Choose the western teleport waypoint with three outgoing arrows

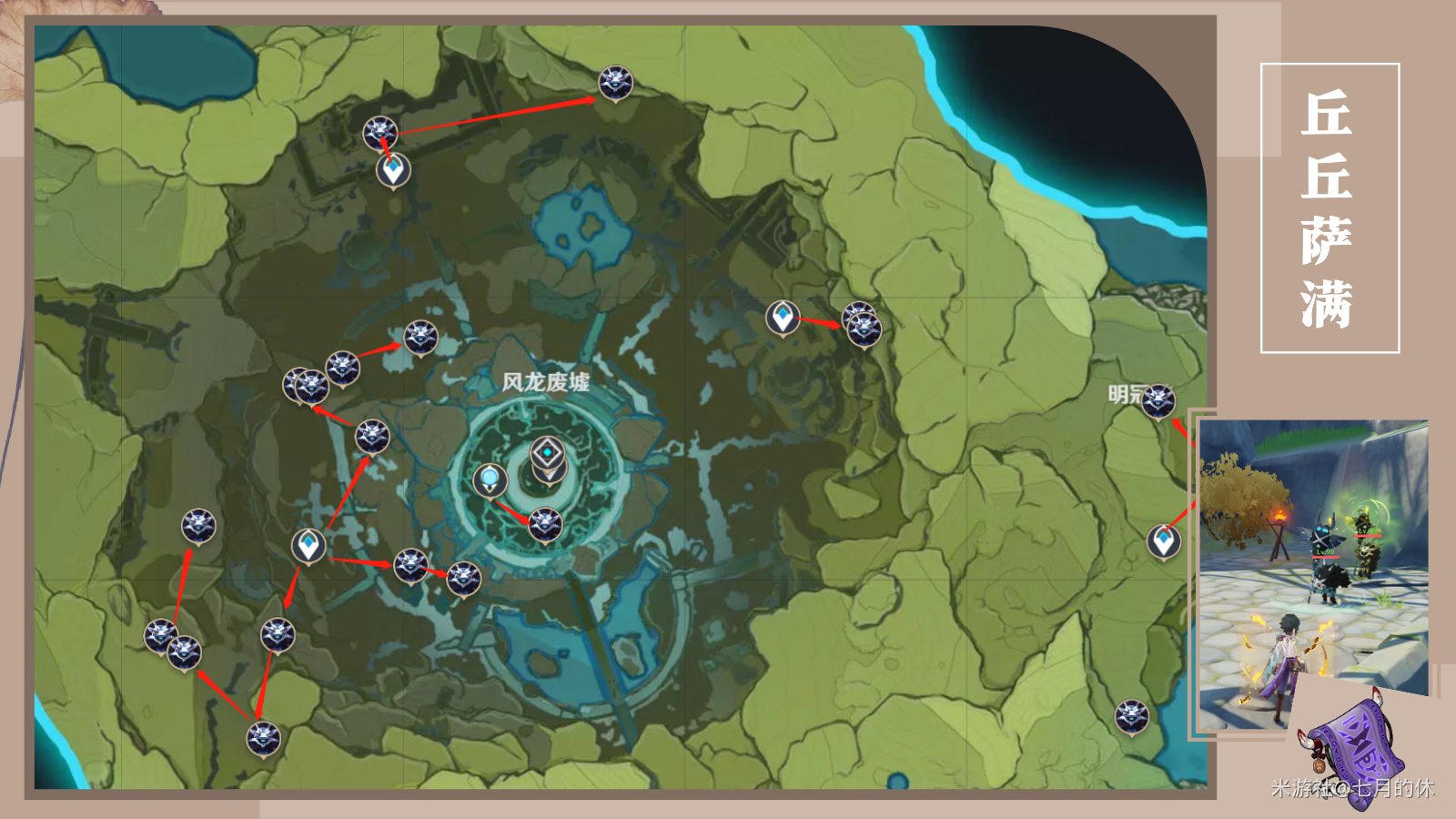click(x=308, y=546)
